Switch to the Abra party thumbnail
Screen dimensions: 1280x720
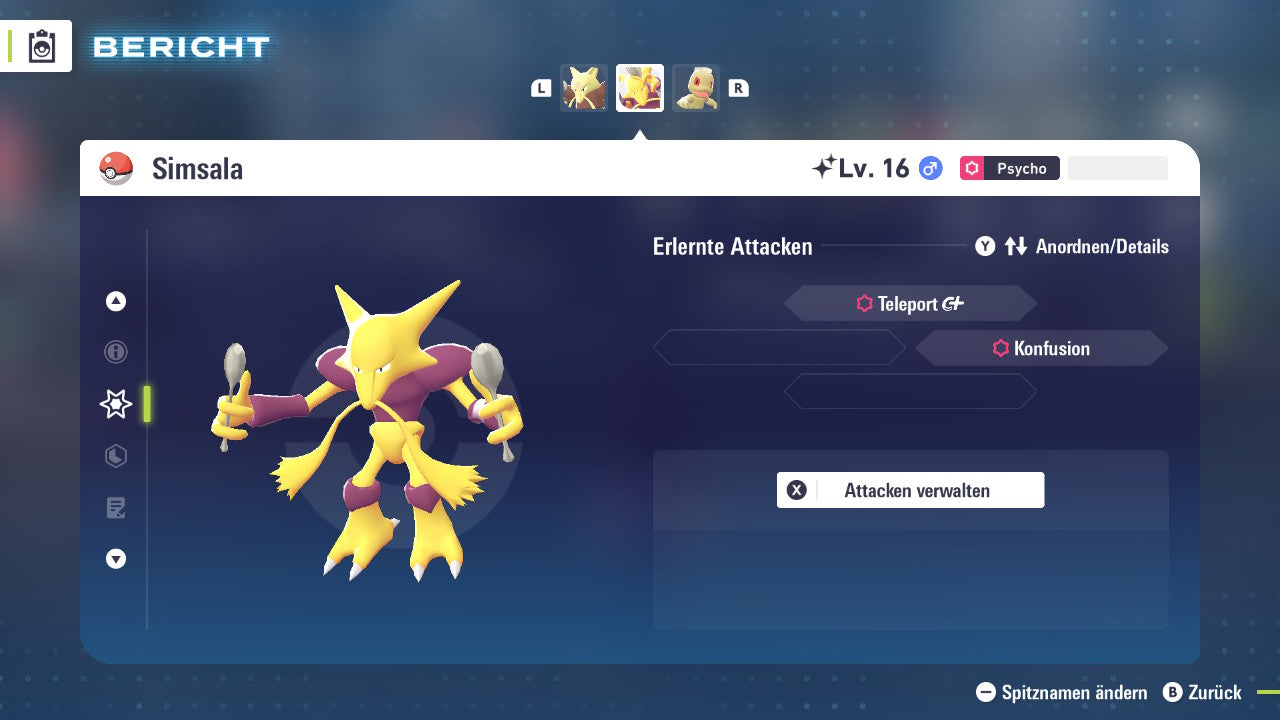[584, 87]
